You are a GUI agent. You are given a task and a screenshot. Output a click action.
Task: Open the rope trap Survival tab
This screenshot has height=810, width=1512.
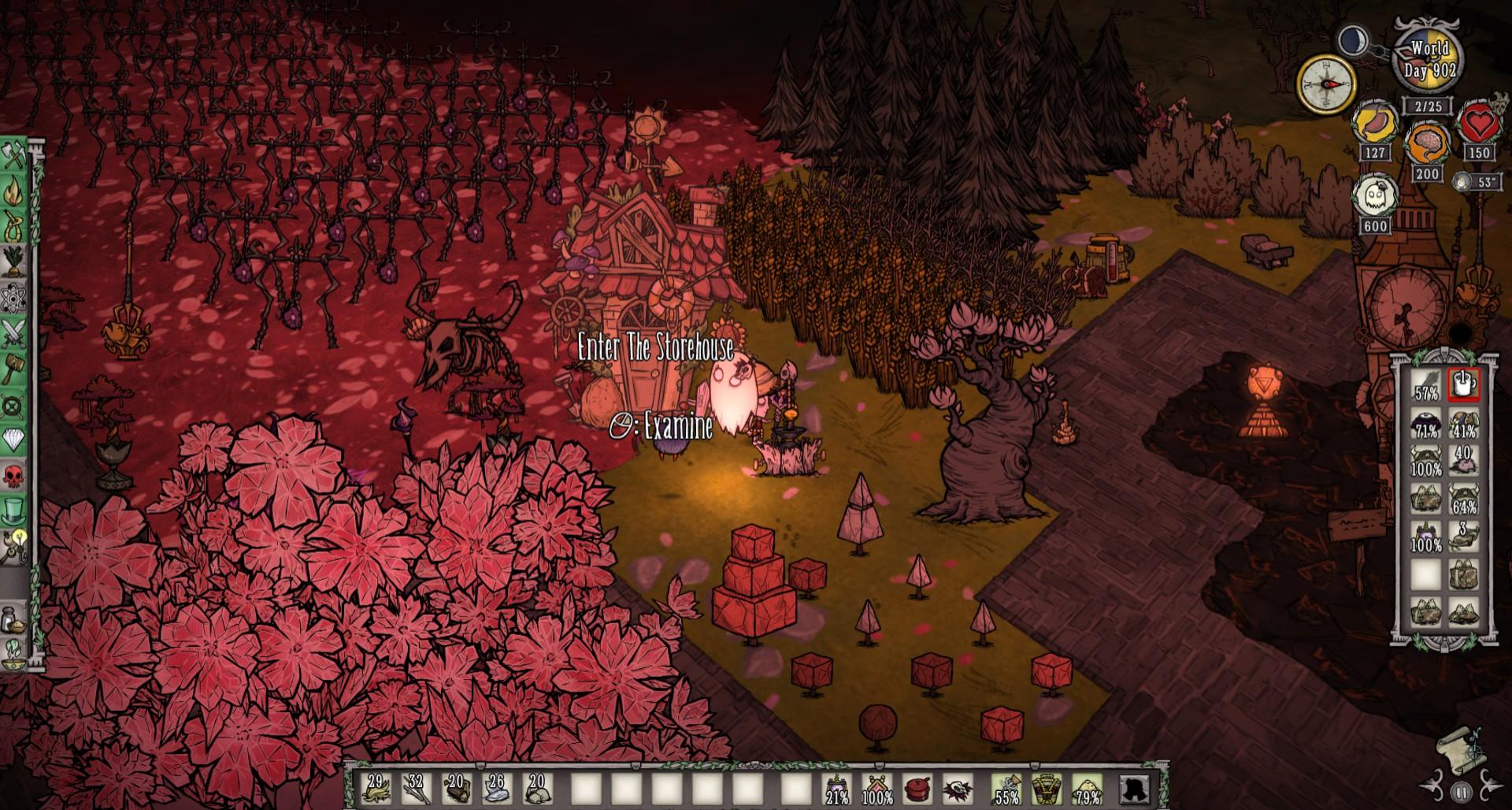click(15, 227)
